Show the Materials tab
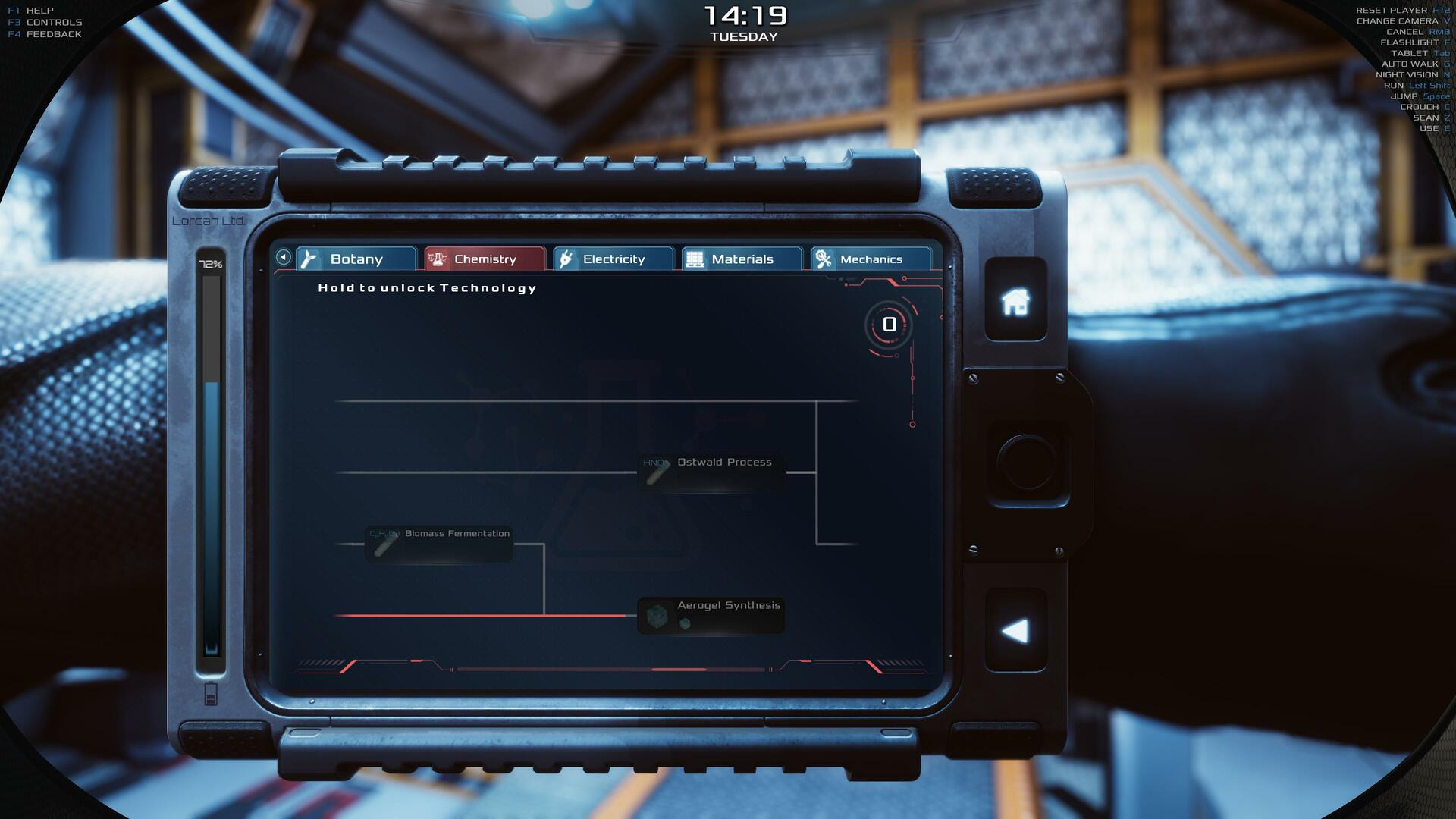1456x819 pixels. [x=741, y=259]
